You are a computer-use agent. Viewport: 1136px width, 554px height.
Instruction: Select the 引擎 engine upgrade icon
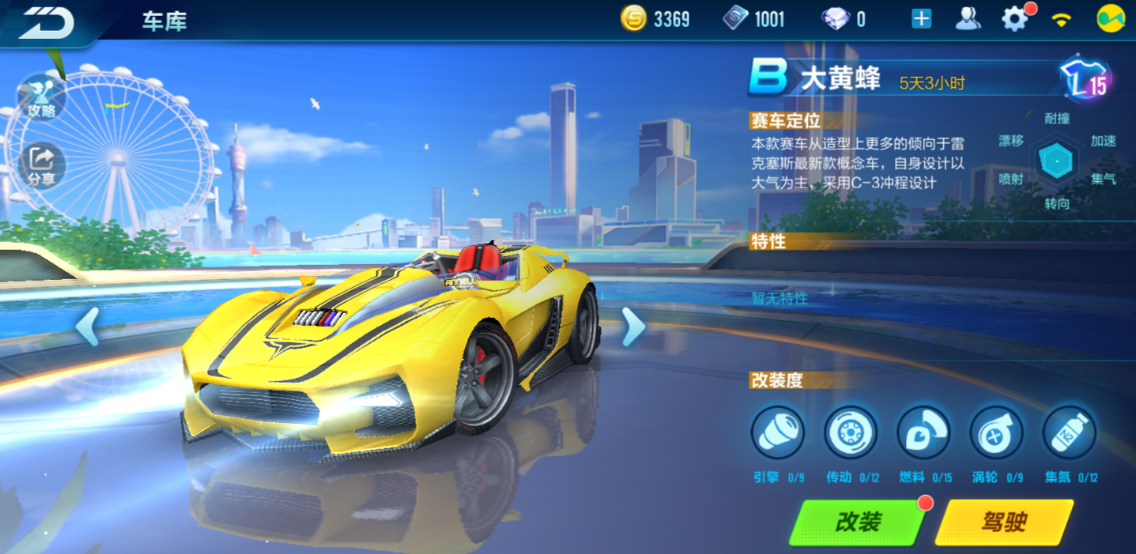point(777,433)
